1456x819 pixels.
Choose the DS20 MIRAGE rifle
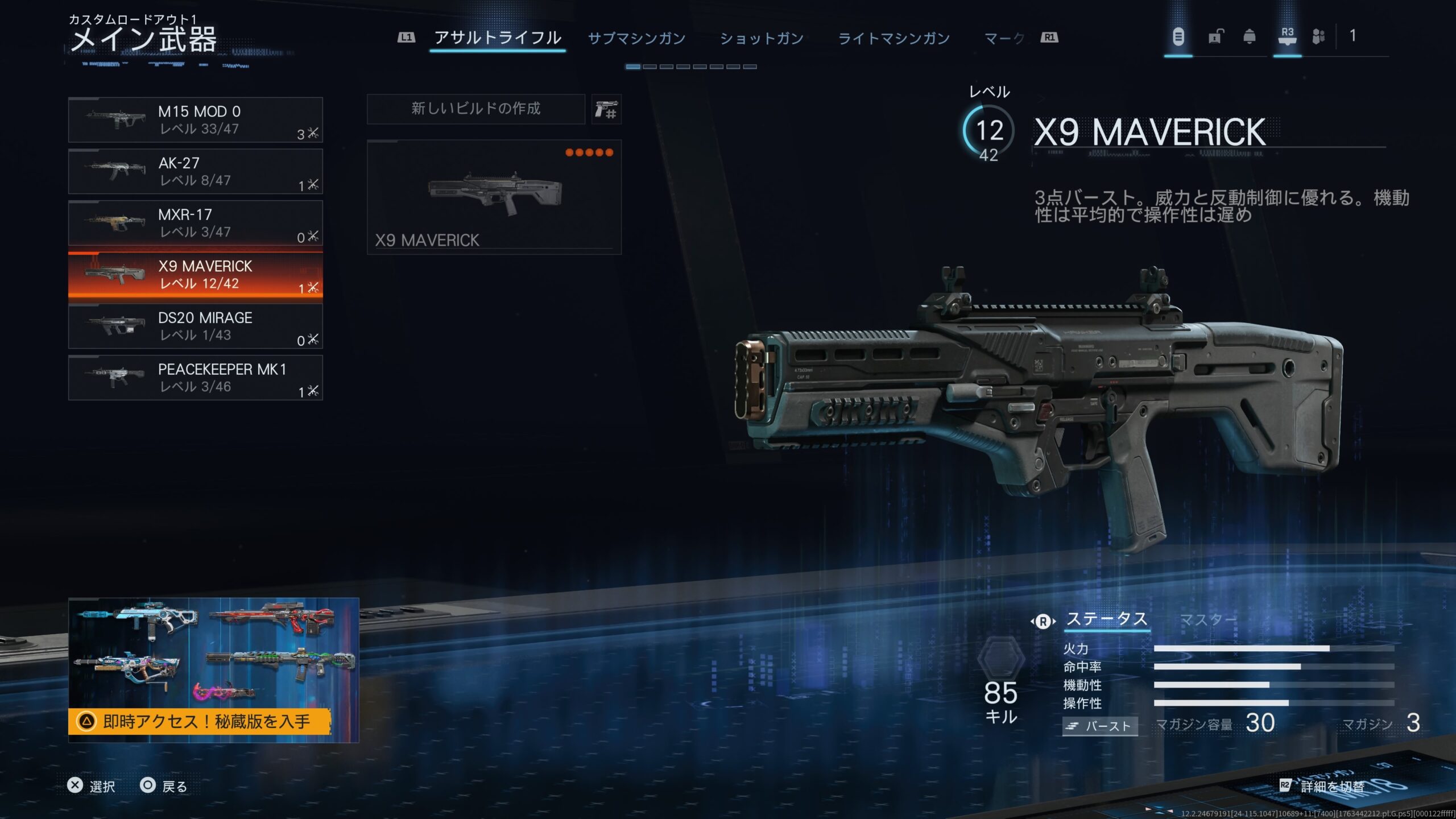[195, 326]
